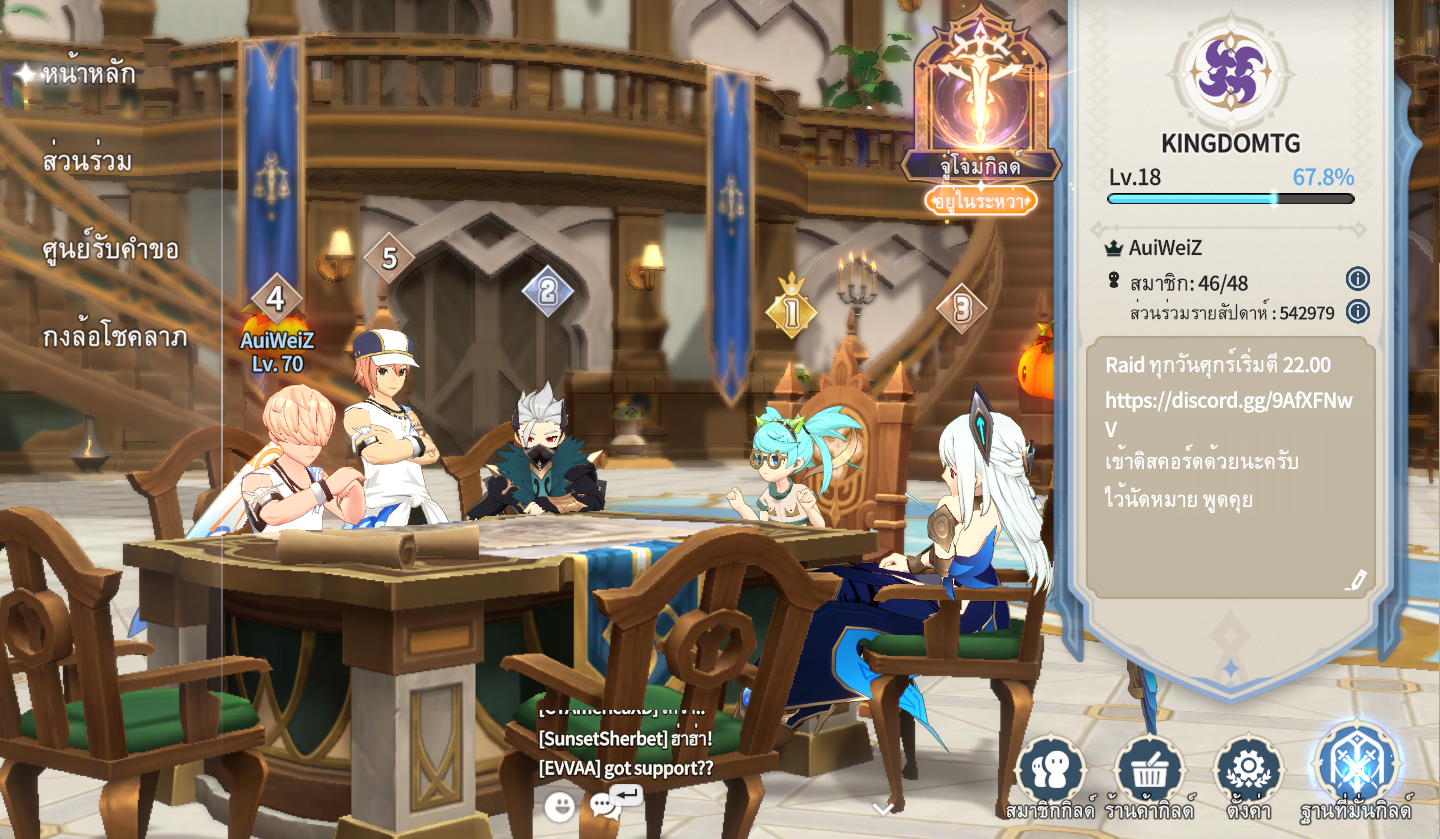Viewport: 1440px width, 839px height.
Task: Collapse chat with the down arrow
Action: click(883, 809)
